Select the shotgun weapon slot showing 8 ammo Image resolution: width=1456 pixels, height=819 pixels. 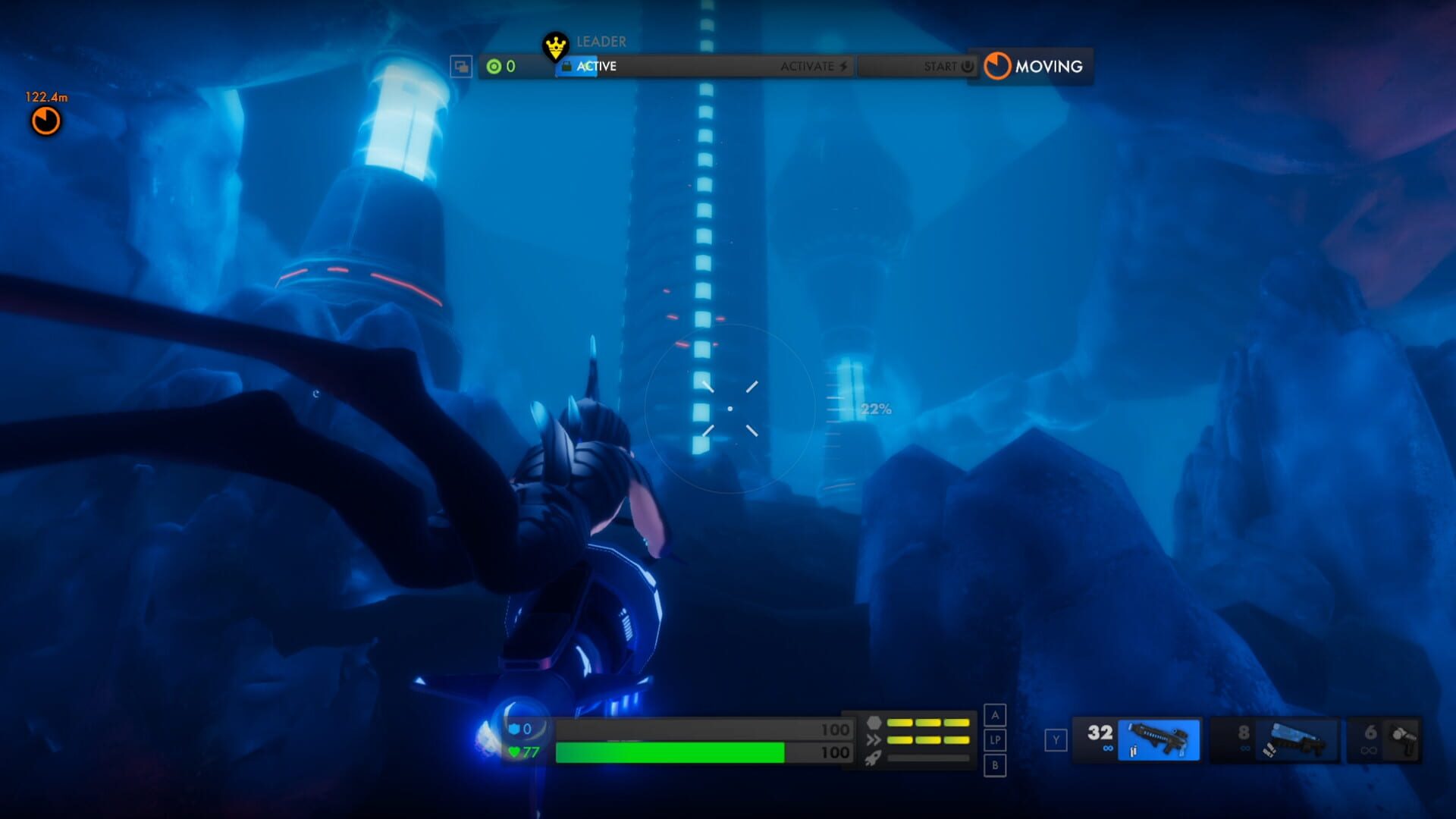point(1289,739)
